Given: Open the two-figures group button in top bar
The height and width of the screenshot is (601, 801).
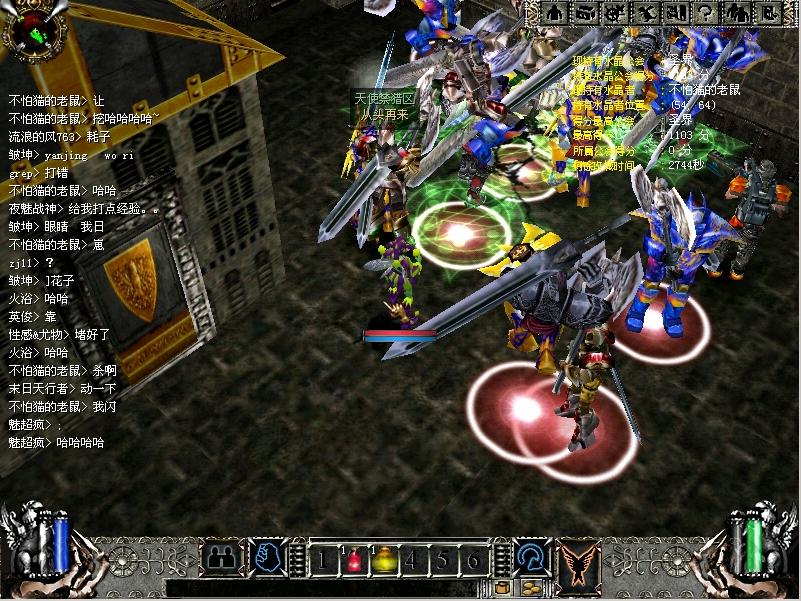Looking at the screenshot, I should (735, 13).
